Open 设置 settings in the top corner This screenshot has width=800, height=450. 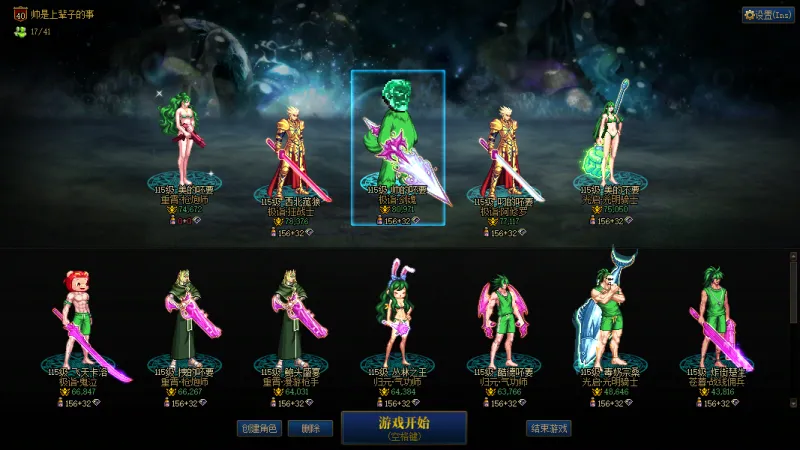(768, 15)
